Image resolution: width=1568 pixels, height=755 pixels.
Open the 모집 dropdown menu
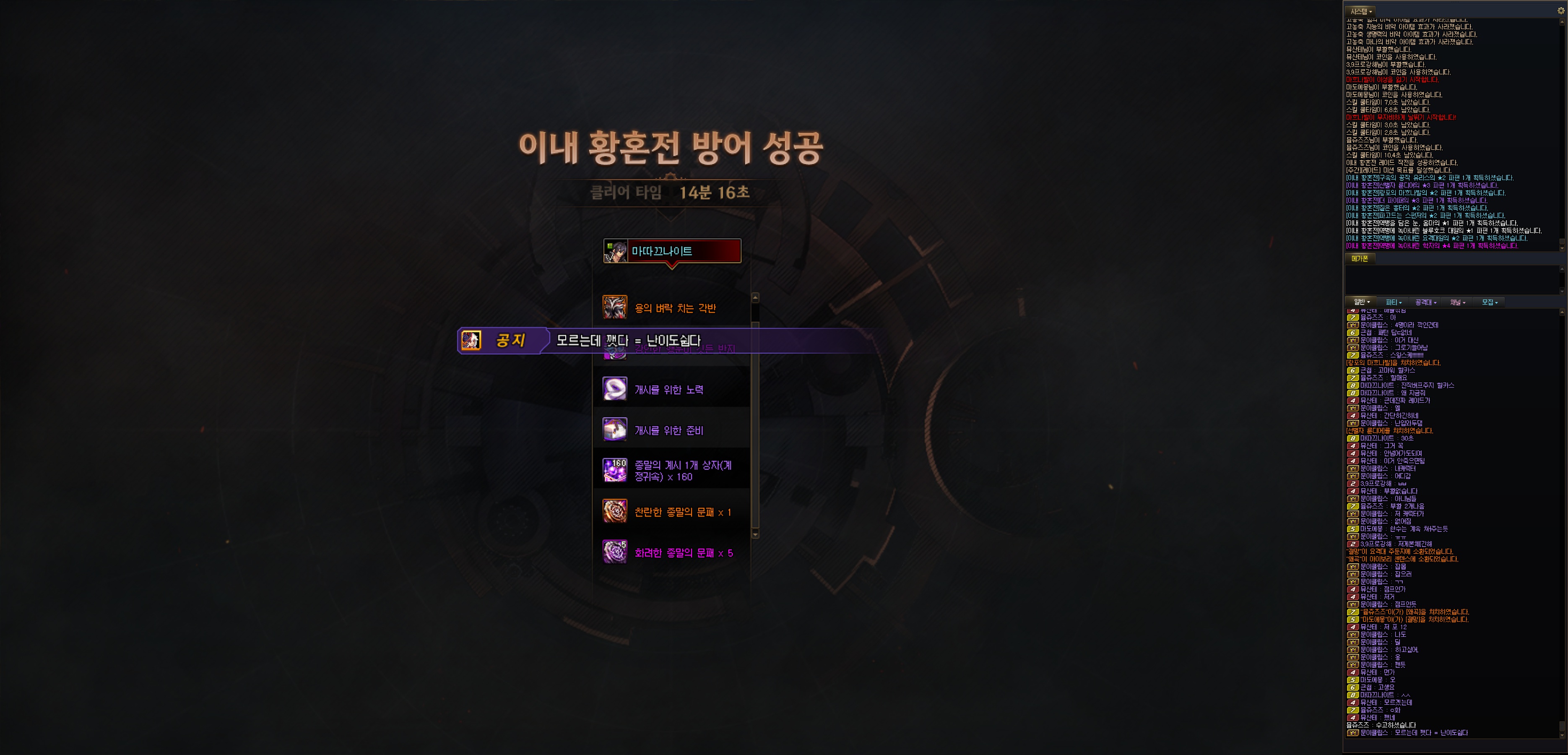coord(1490,302)
